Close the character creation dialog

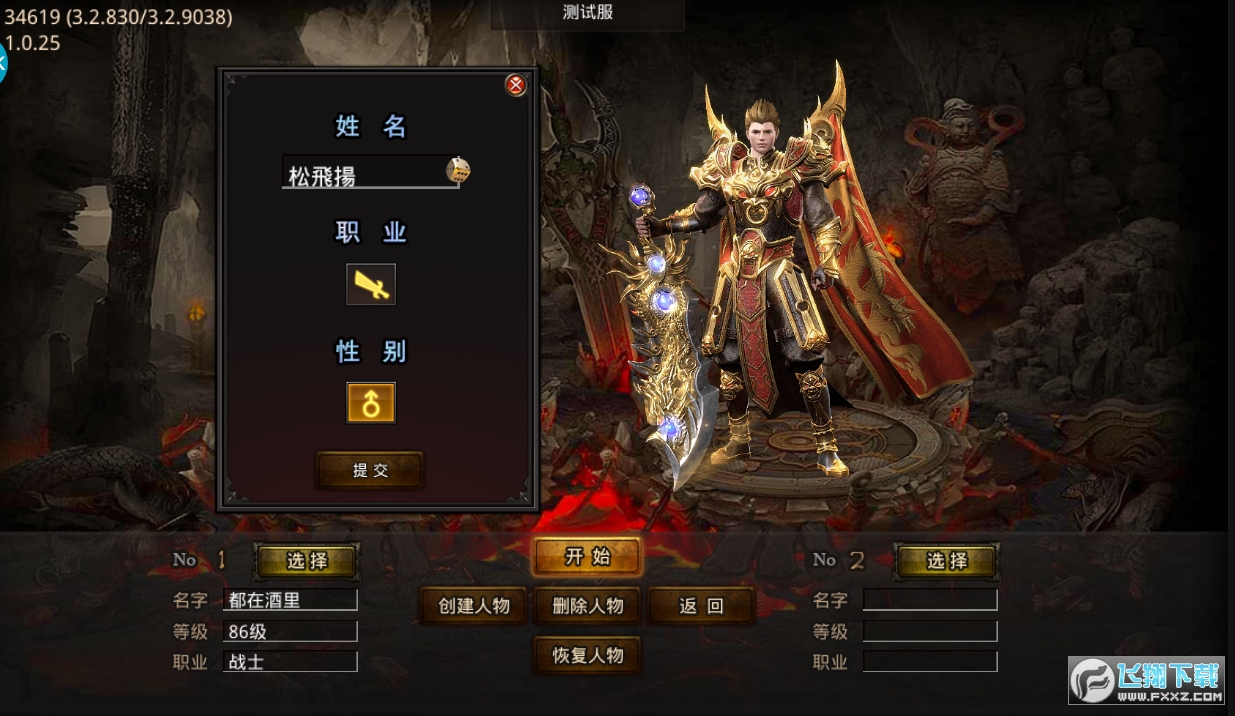coord(516,86)
